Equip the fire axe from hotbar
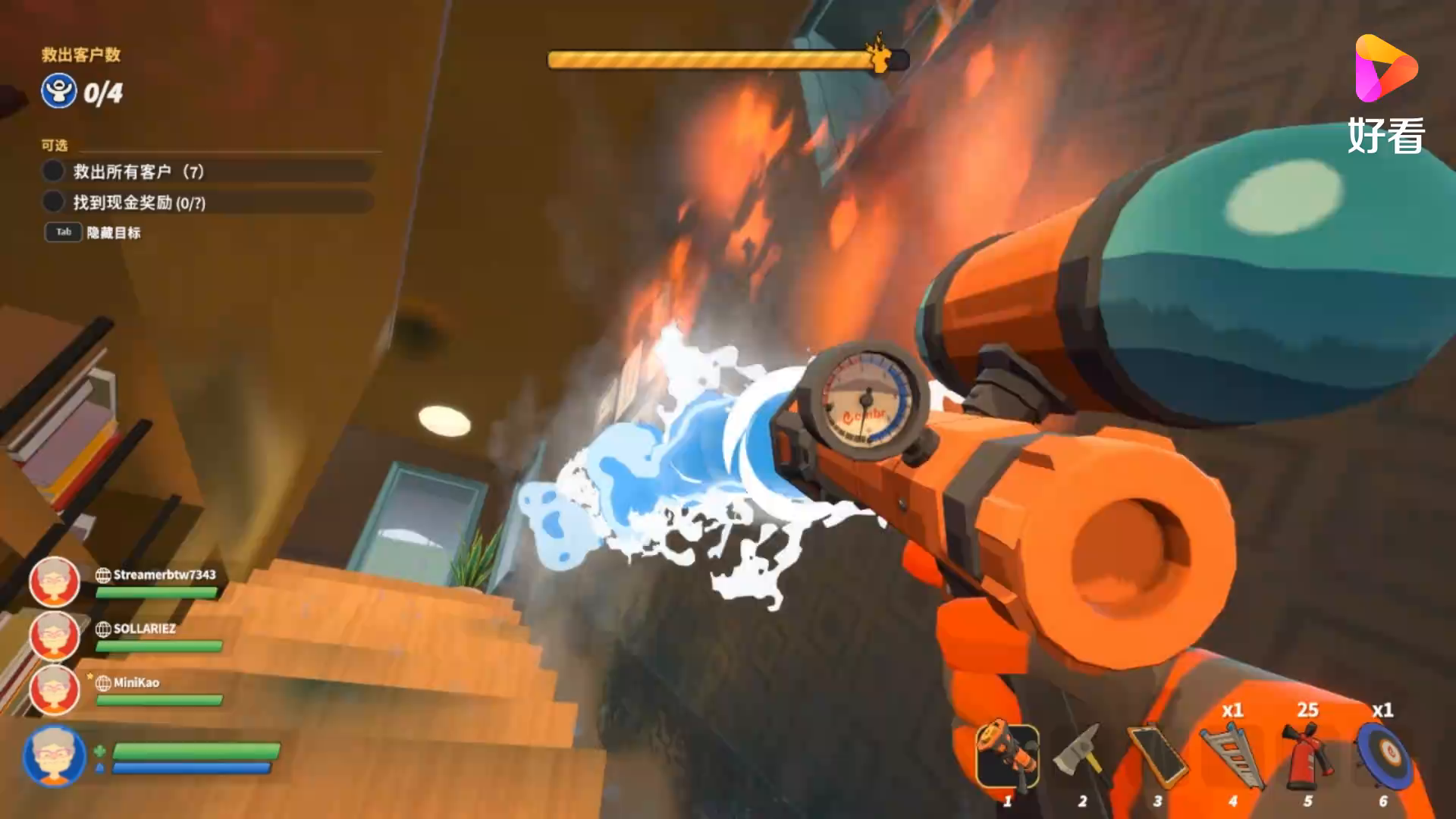Viewport: 1456px width, 819px height. (1083, 757)
